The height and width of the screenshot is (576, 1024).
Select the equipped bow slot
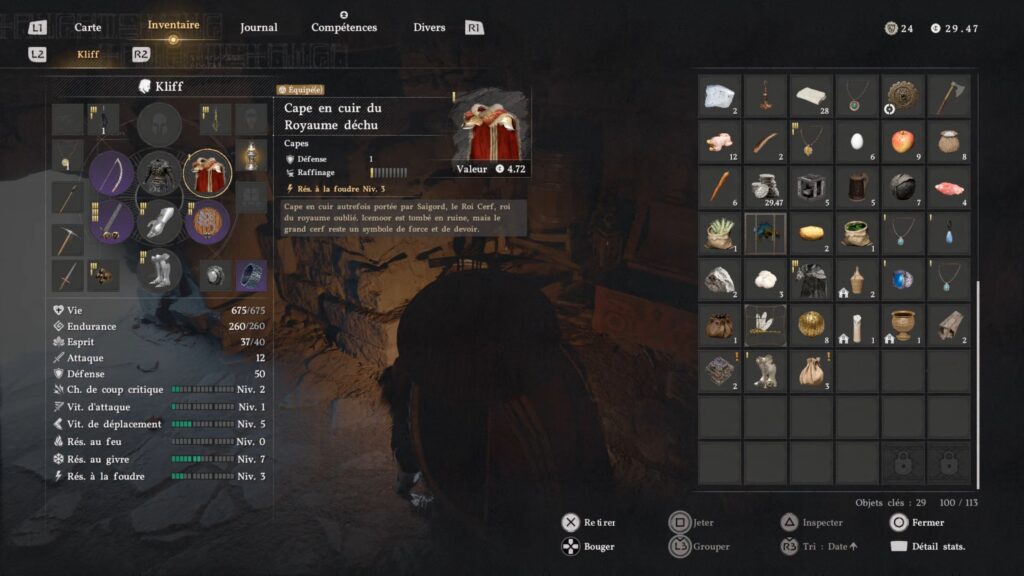[x=111, y=173]
